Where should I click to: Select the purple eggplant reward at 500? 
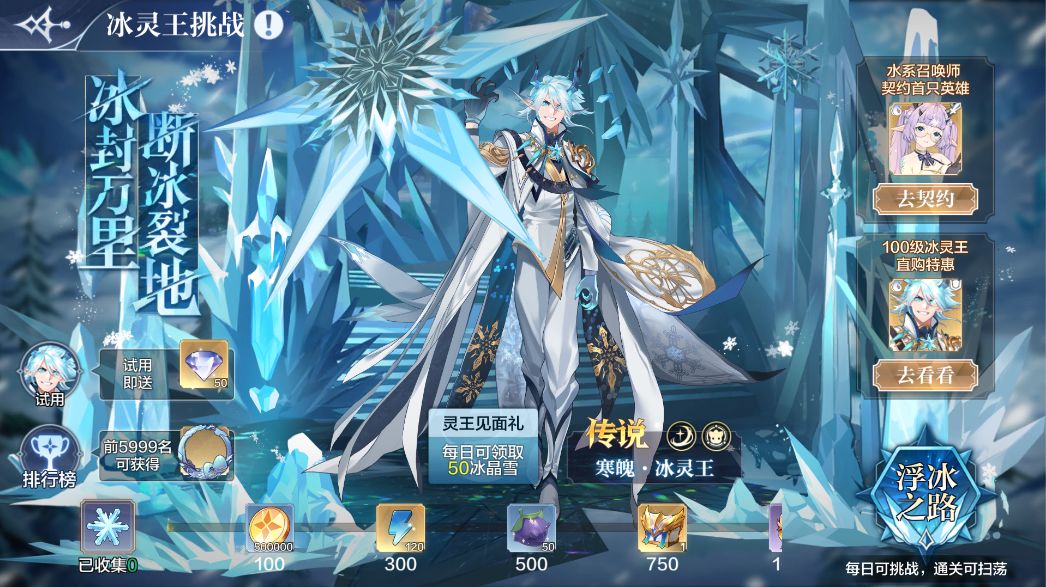(531, 527)
